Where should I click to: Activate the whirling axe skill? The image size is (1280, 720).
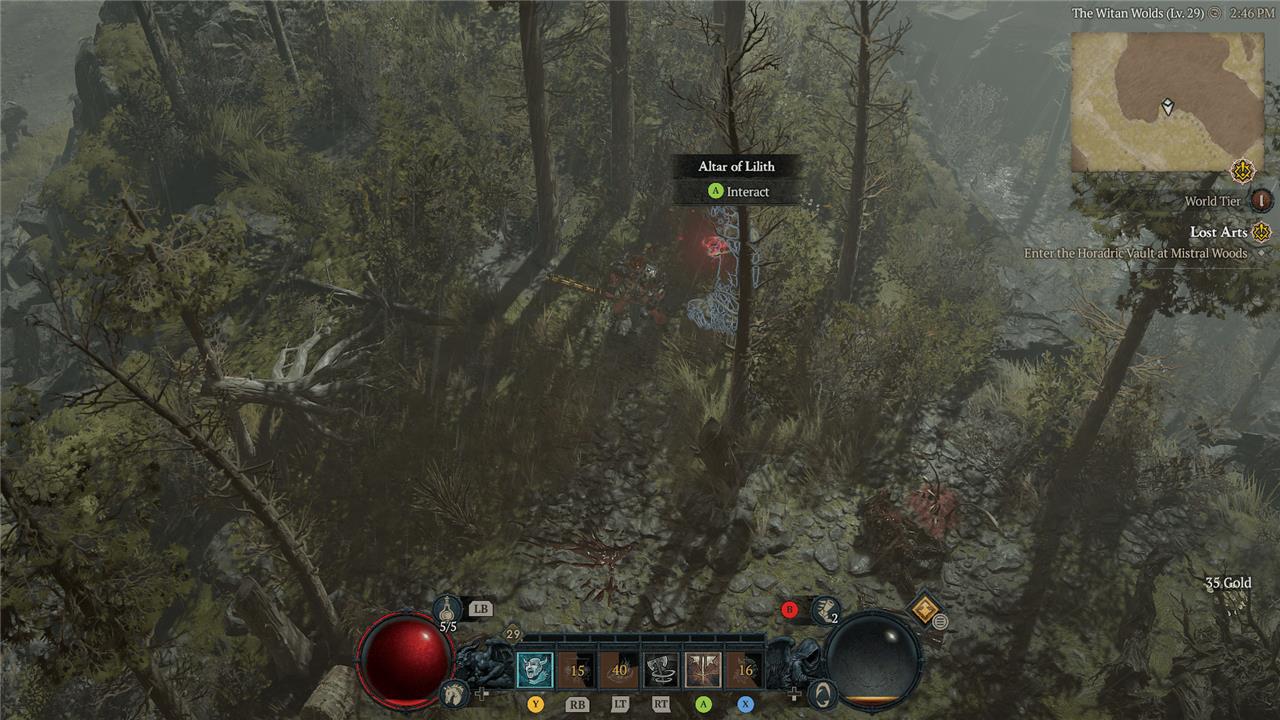pyautogui.click(x=661, y=670)
